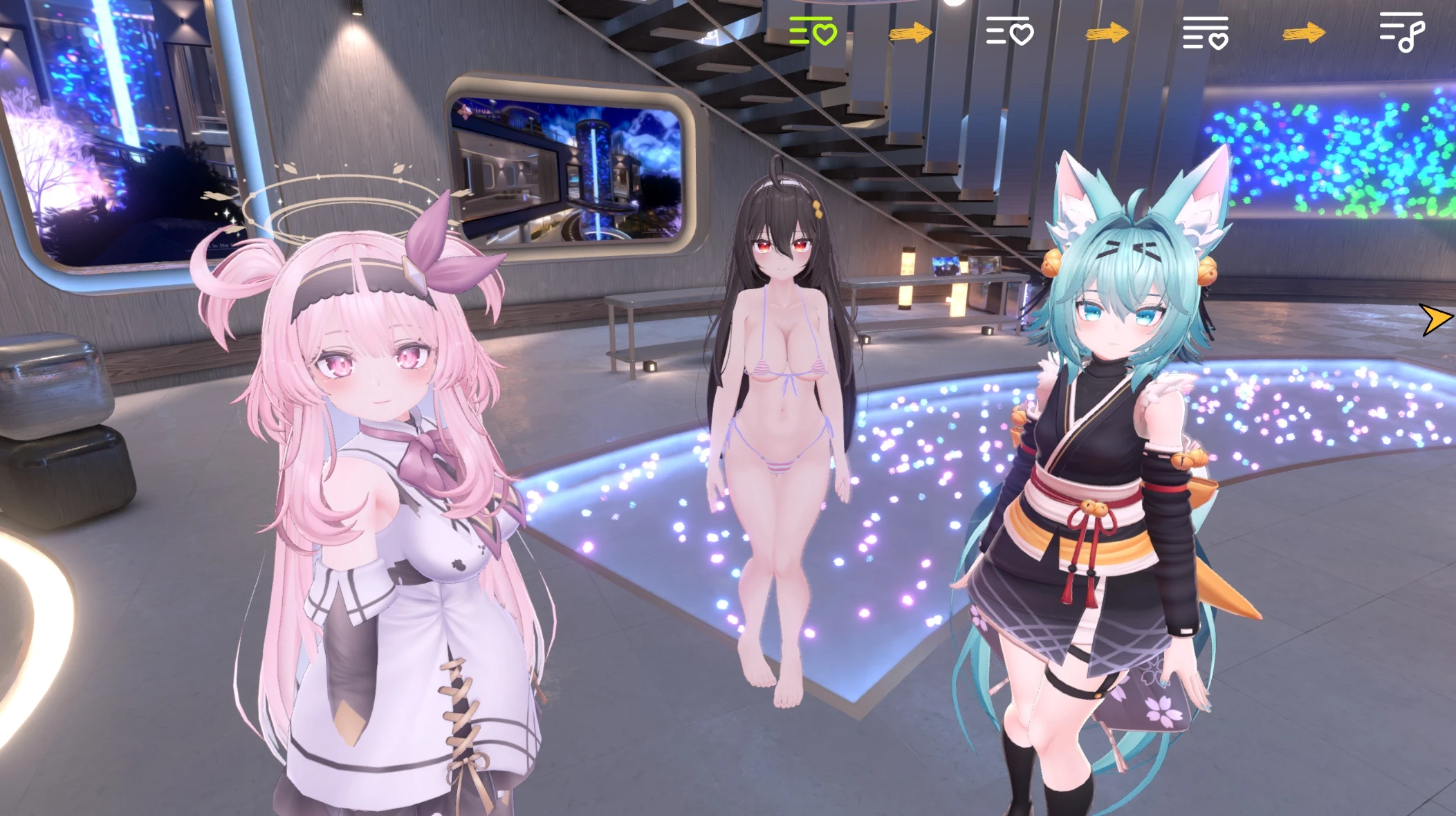Screen dimensions: 1456x816
Task: Select the playlist icon with small bottom heart
Action: coord(1206,33)
